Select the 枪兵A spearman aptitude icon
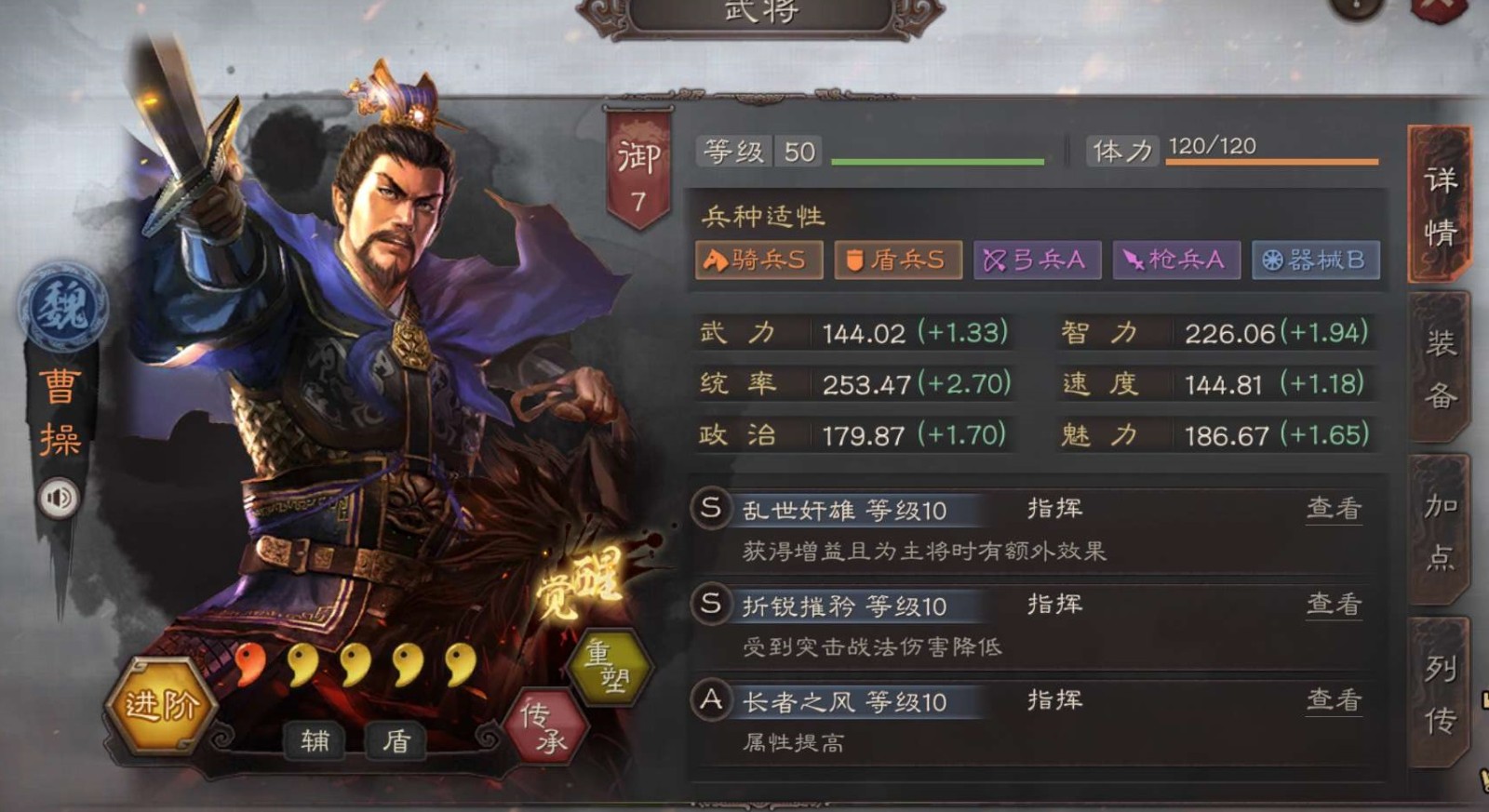Viewport: 1489px width, 812px height. pos(1174,260)
